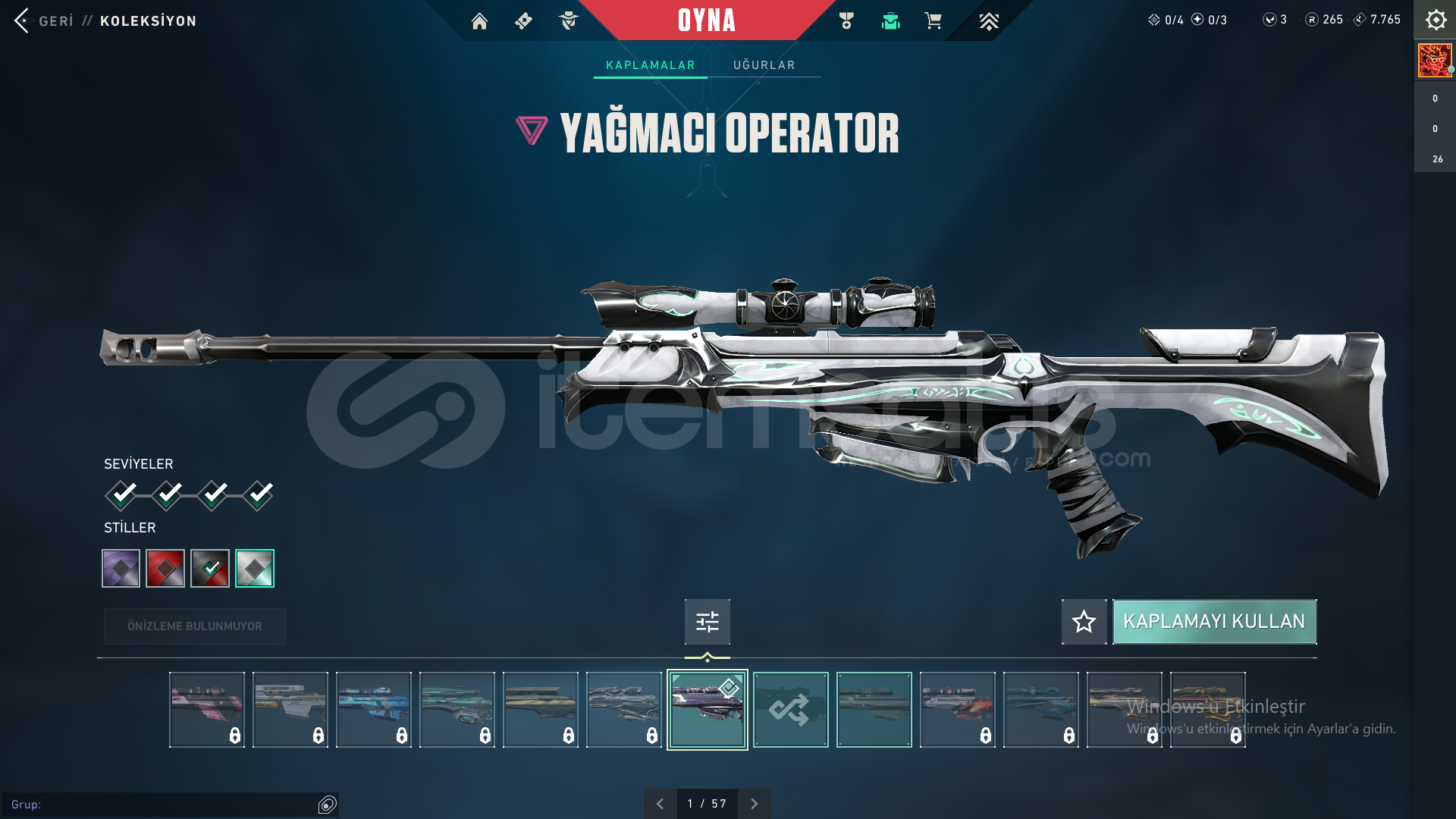Click the OYNA play button
This screenshot has height=819, width=1456.
(707, 20)
